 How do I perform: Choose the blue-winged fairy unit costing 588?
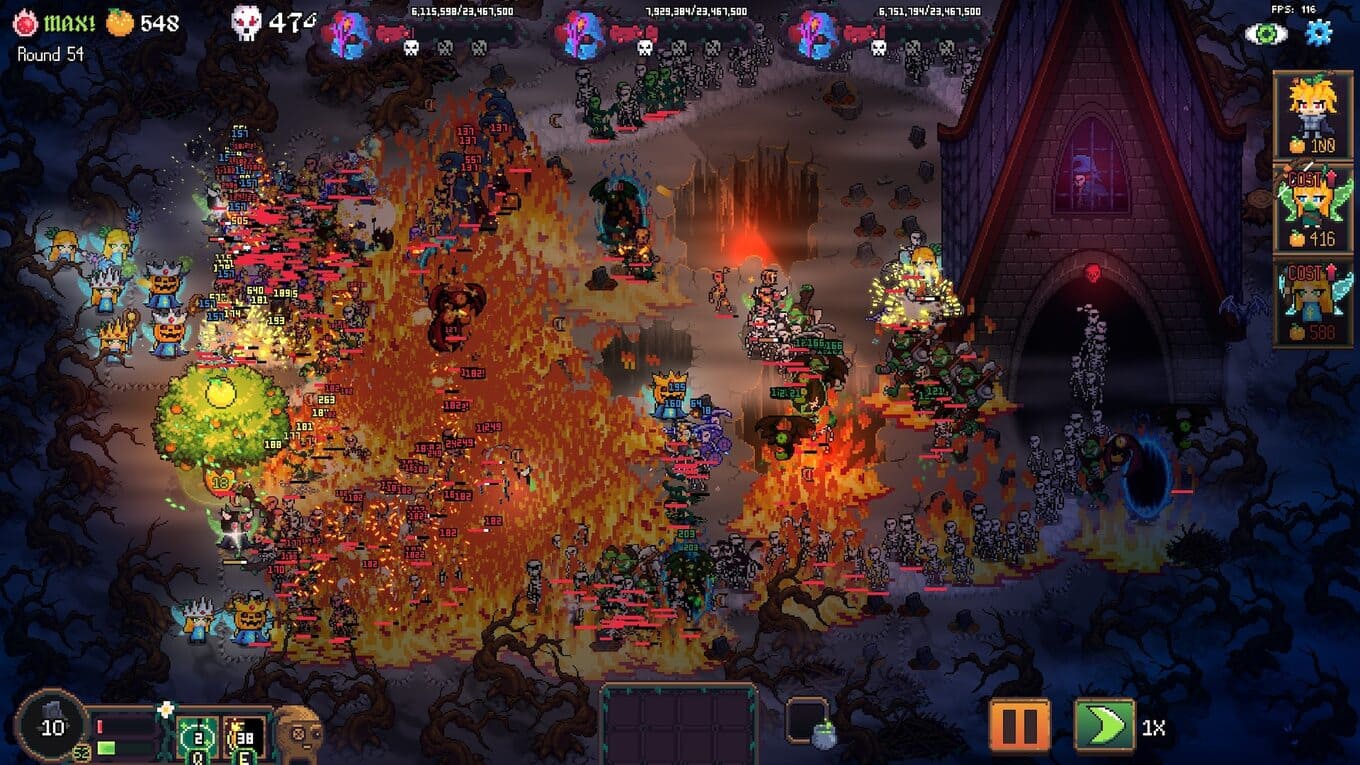tap(1313, 301)
